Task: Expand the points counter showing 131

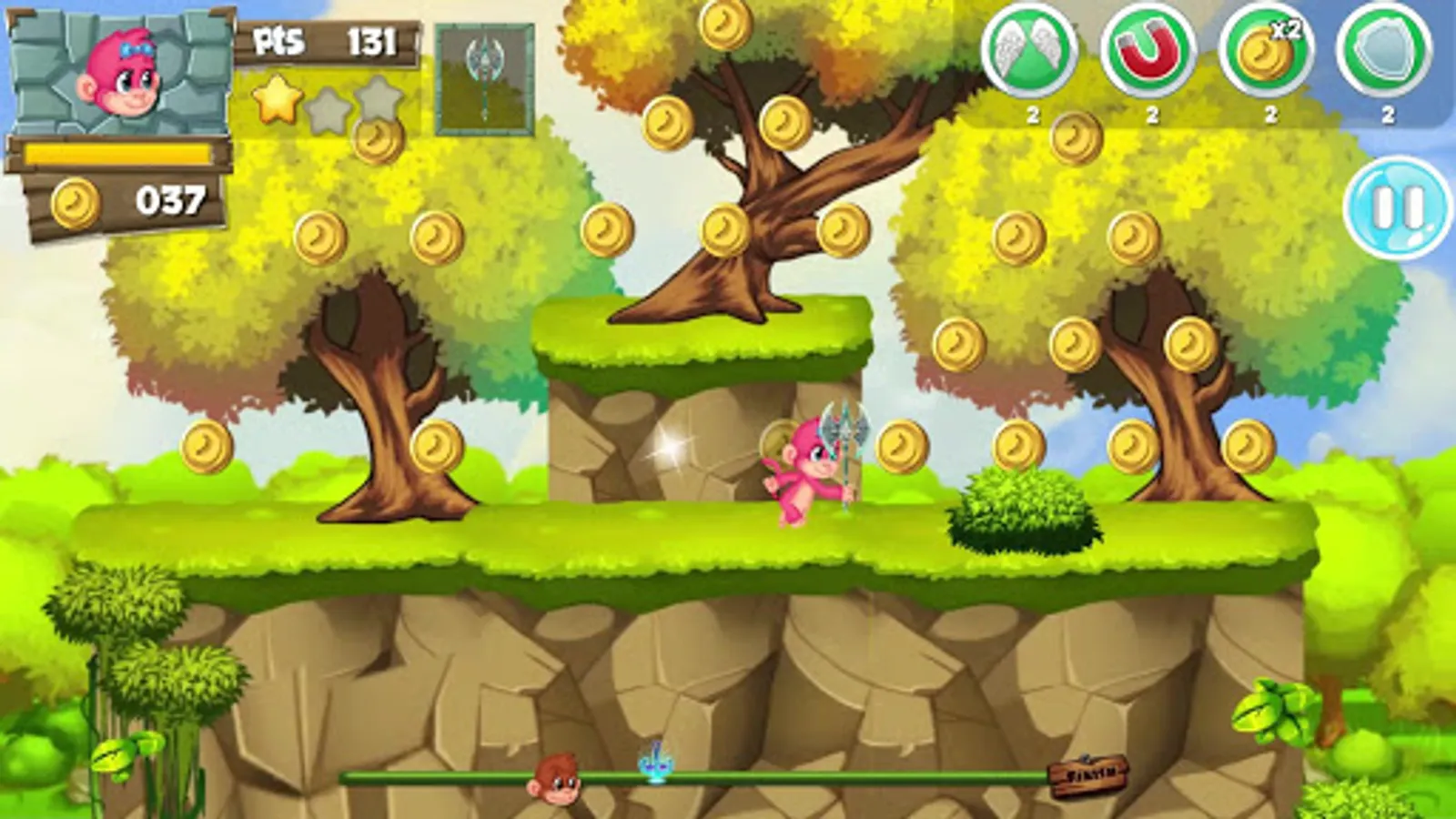Action: (x=373, y=38)
